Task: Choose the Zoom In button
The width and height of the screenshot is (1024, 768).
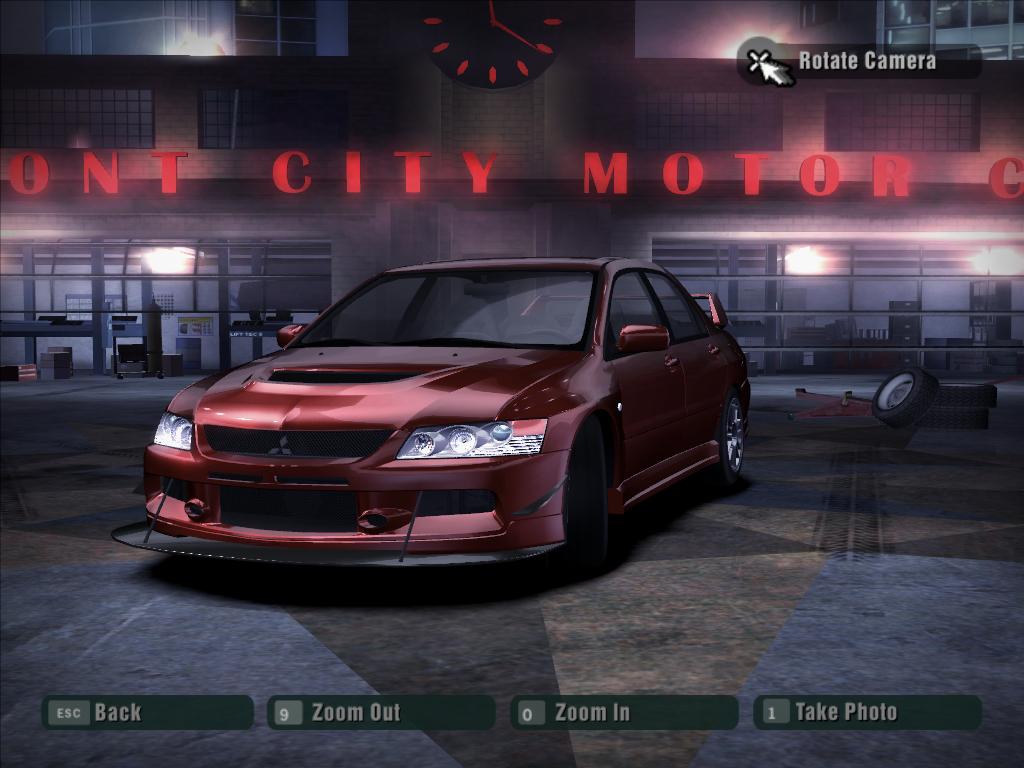Action: pos(624,712)
